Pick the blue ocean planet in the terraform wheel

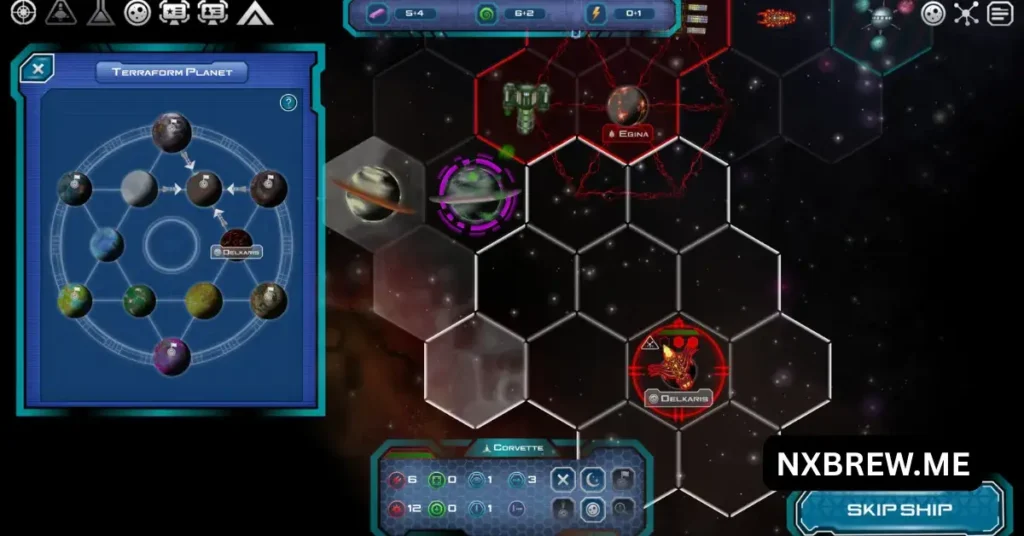[106, 244]
